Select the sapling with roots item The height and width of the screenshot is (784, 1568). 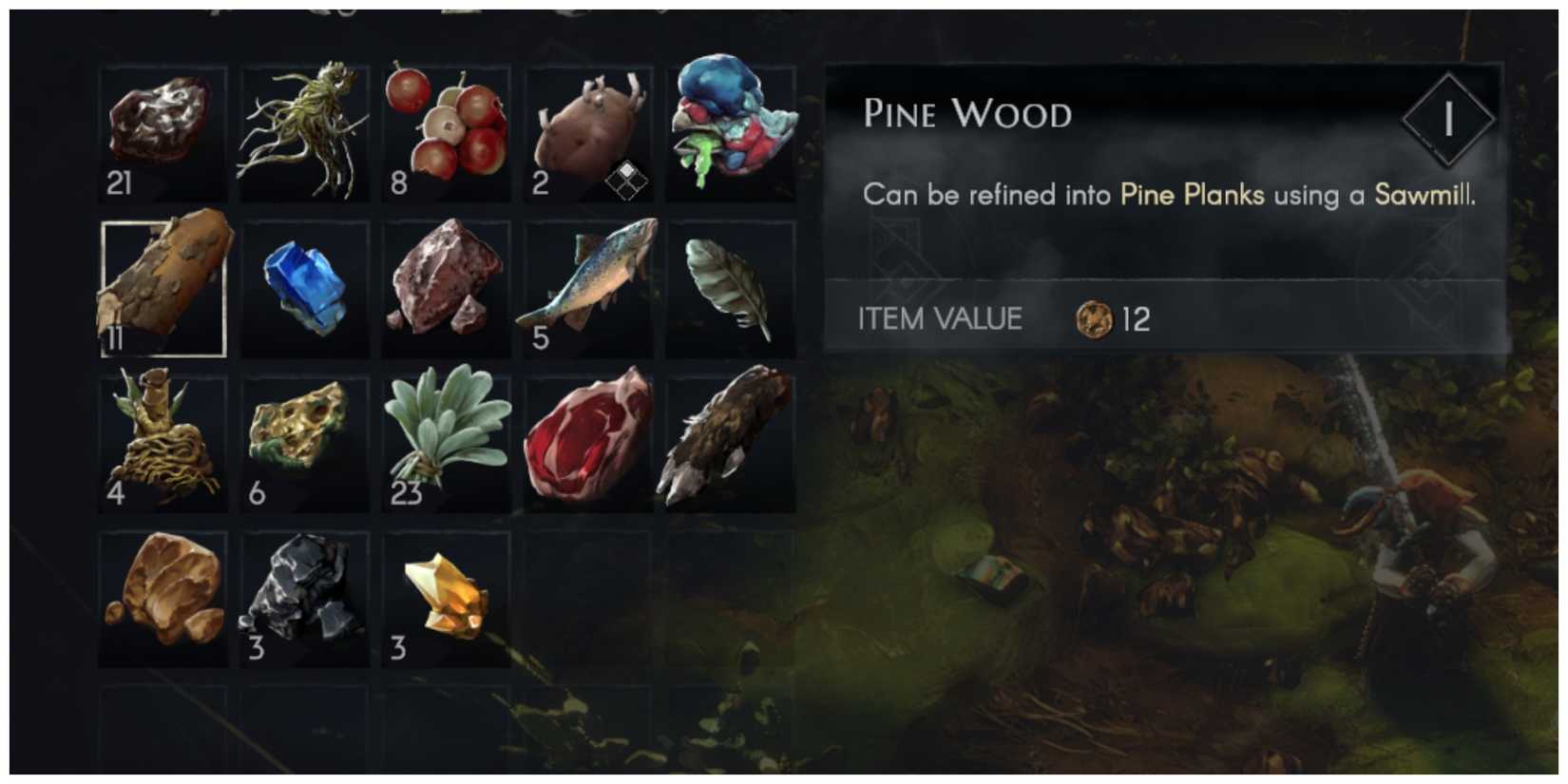[162, 442]
